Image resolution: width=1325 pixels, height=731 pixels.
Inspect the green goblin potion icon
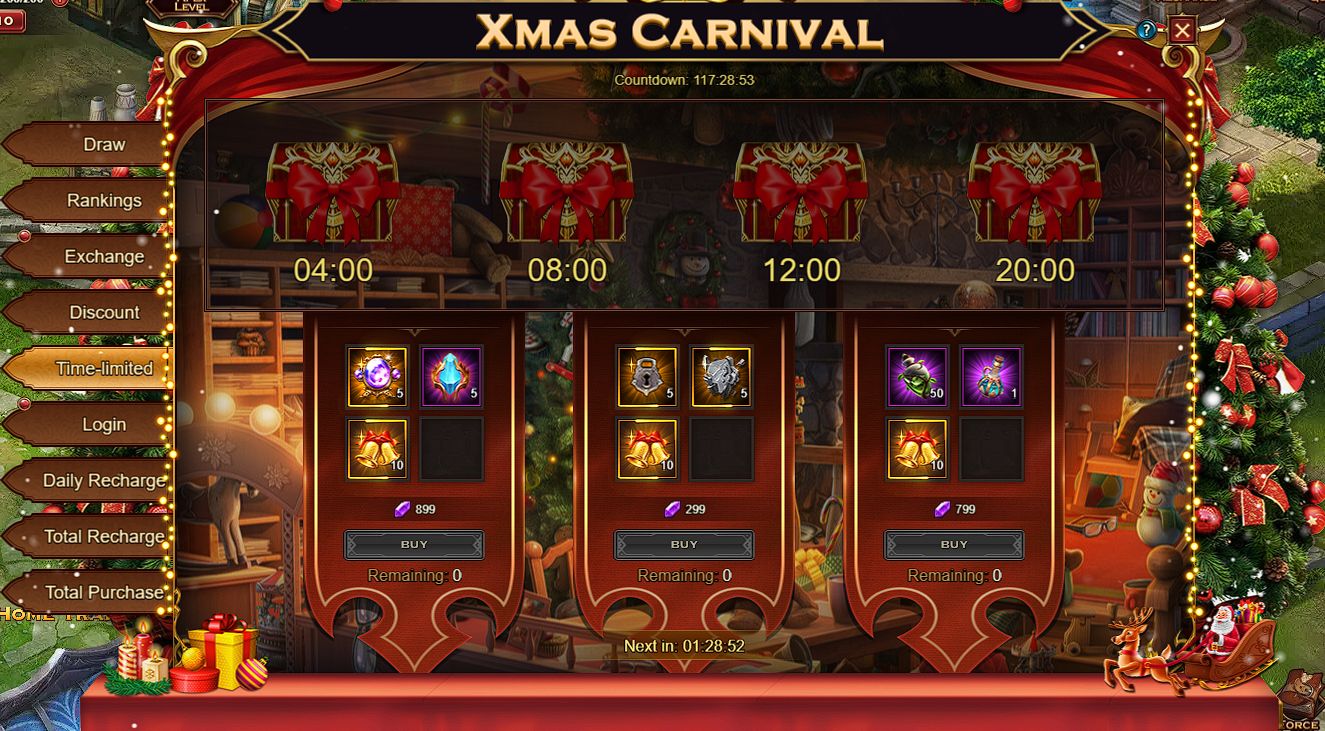[917, 376]
